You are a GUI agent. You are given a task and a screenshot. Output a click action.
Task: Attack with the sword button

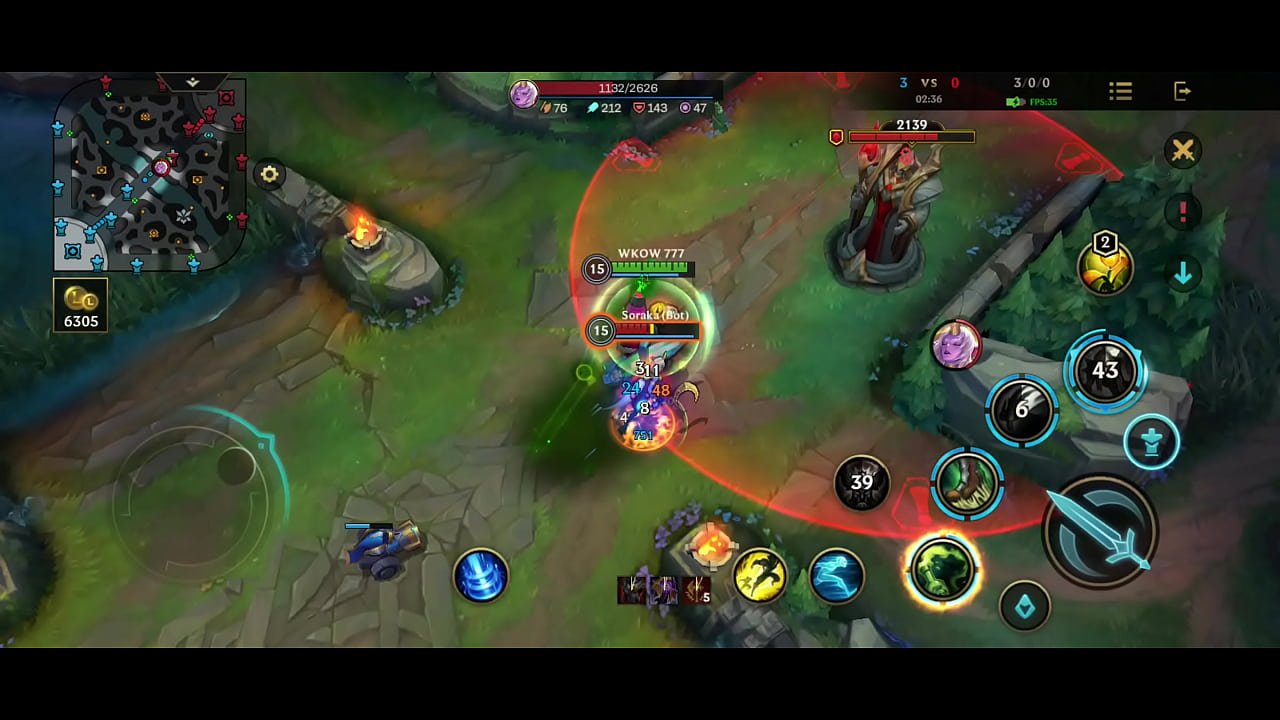tap(1100, 531)
